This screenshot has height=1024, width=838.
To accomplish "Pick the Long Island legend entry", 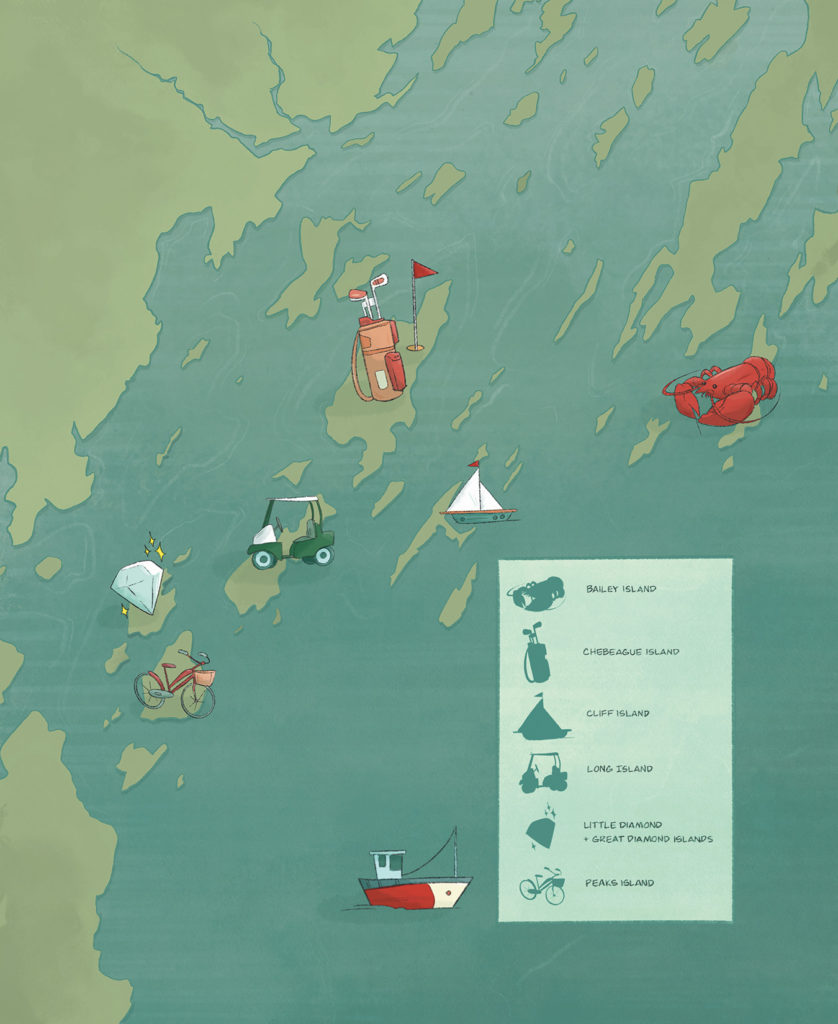I will [x=619, y=769].
